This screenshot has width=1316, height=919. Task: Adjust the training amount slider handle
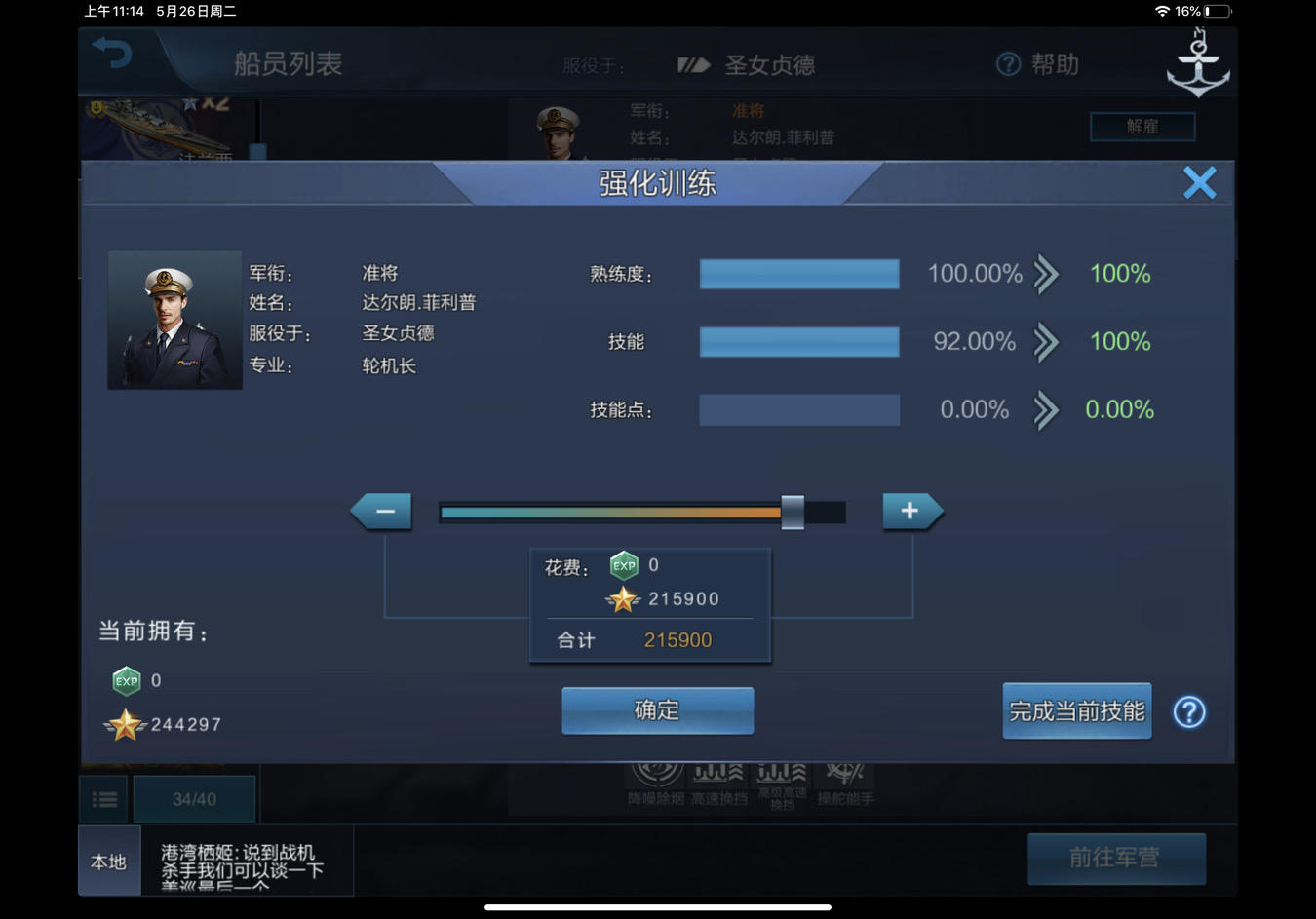coord(793,510)
